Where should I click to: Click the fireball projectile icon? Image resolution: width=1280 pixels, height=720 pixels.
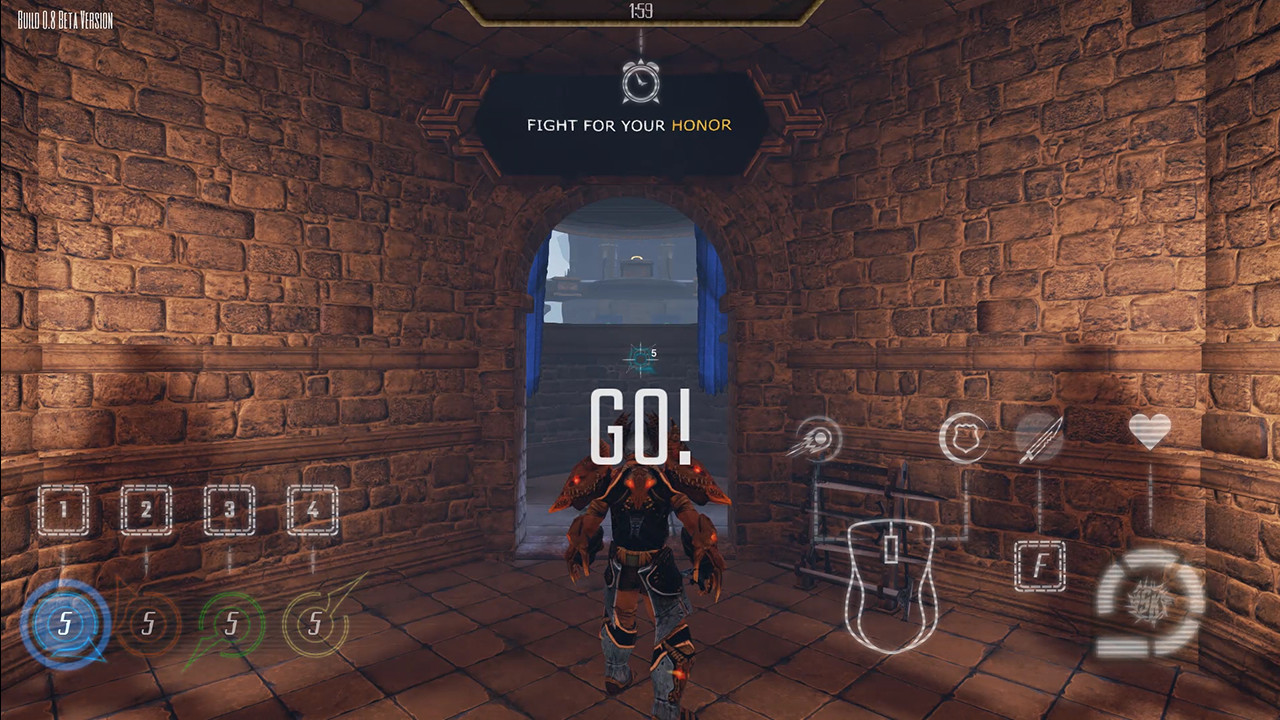(817, 437)
